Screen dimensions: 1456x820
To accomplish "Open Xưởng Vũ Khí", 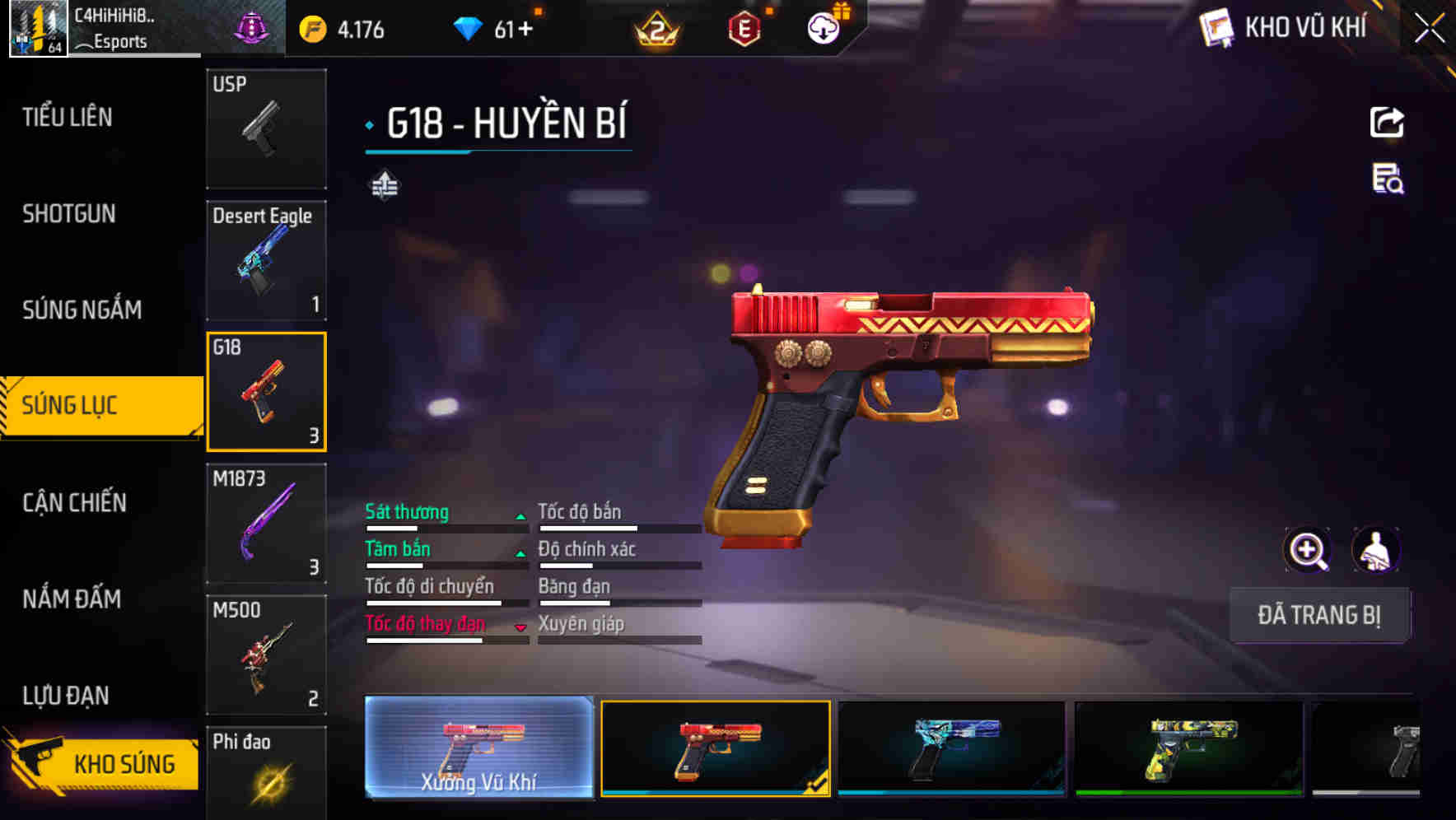I will tap(478, 751).
